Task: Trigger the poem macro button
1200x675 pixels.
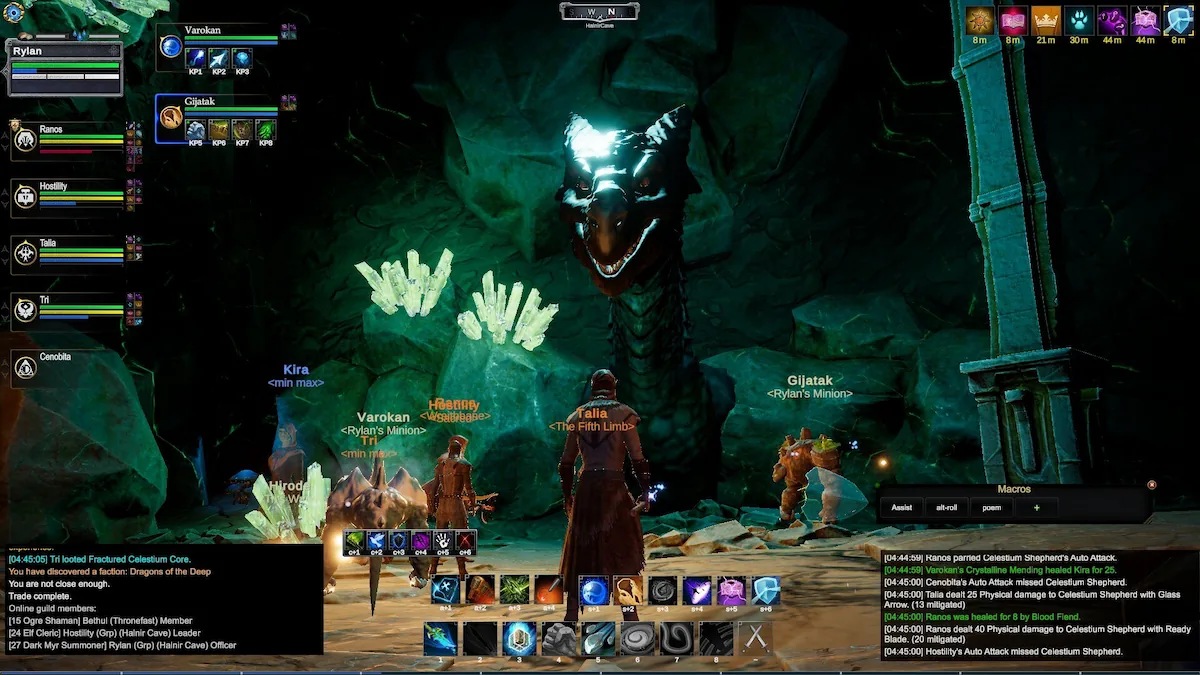Action: 991,508
